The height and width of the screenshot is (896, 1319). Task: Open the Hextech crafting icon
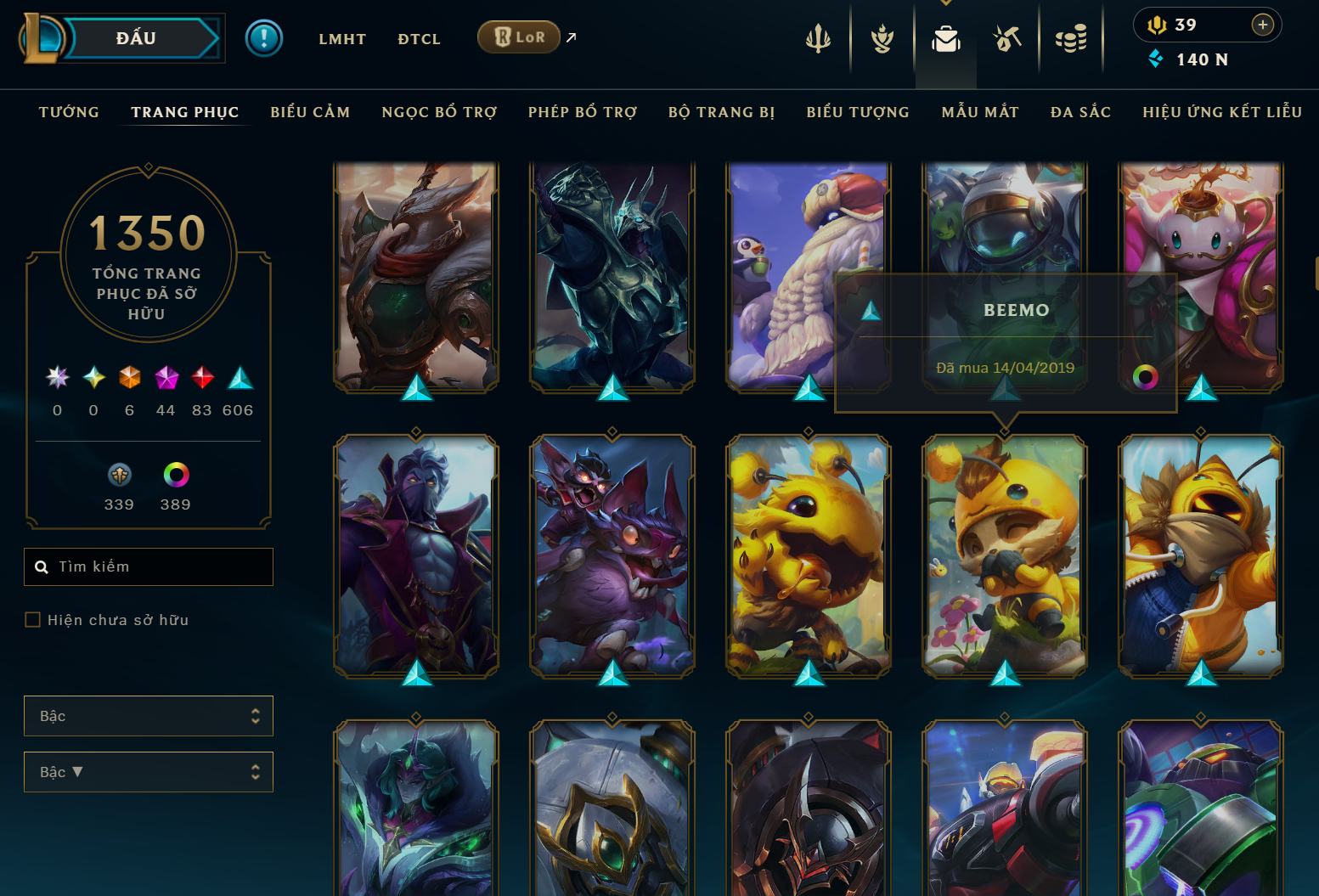coord(1006,37)
